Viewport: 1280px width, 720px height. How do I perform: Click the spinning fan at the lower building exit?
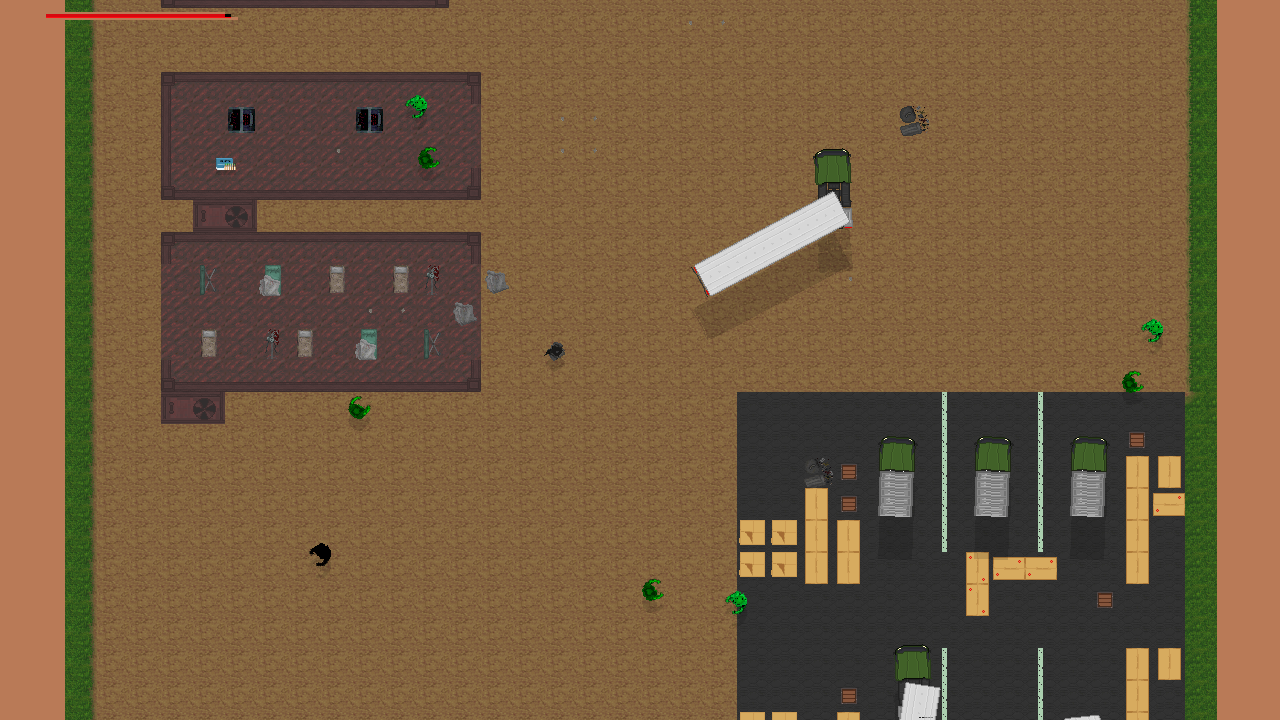[204, 408]
